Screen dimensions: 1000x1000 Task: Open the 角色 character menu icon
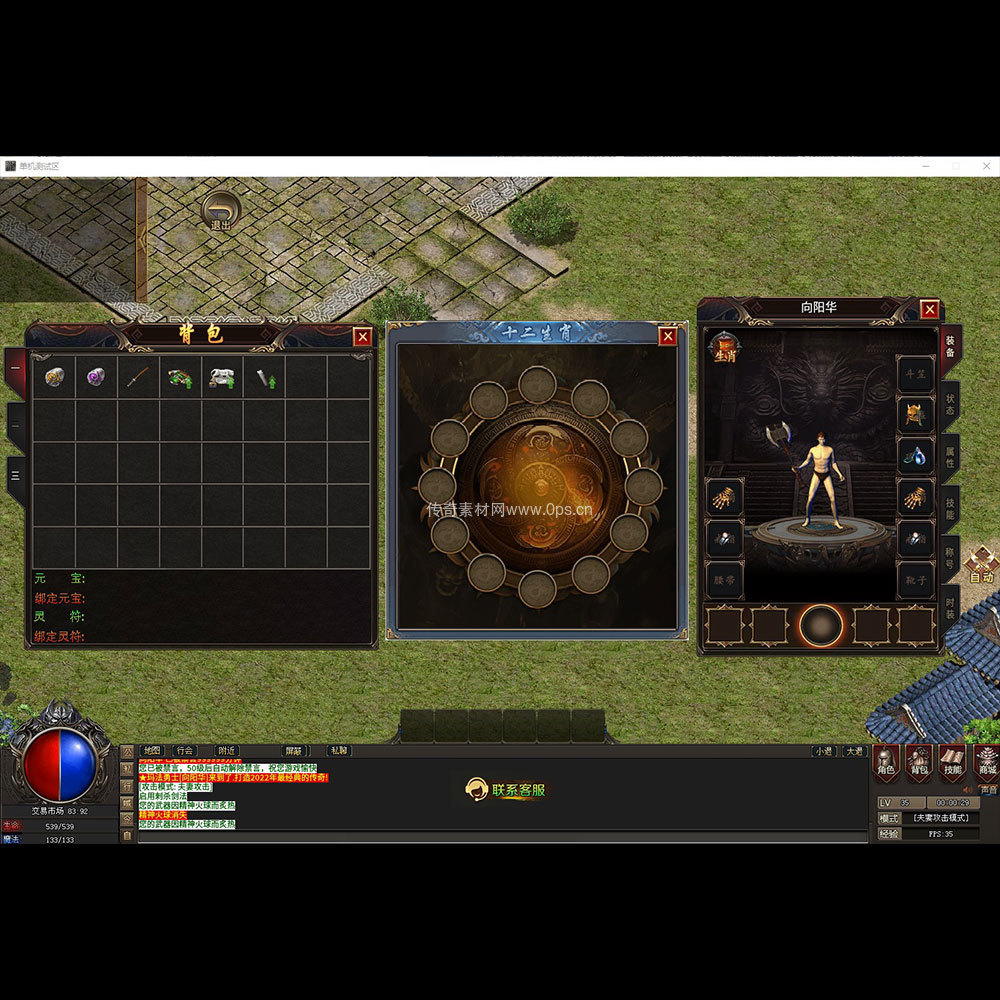pos(886,761)
